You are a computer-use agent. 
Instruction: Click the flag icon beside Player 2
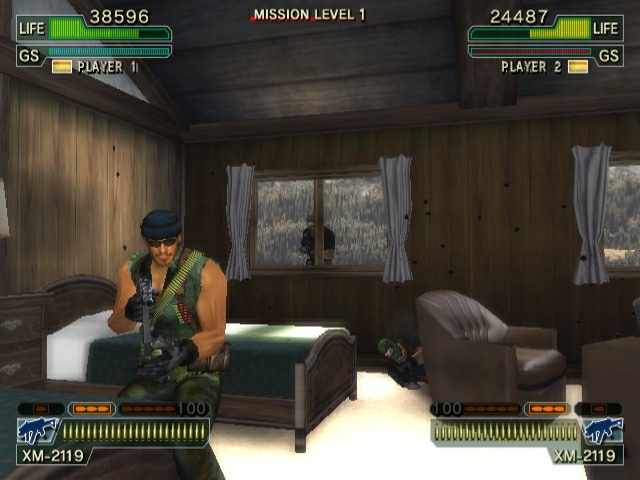coord(577,67)
